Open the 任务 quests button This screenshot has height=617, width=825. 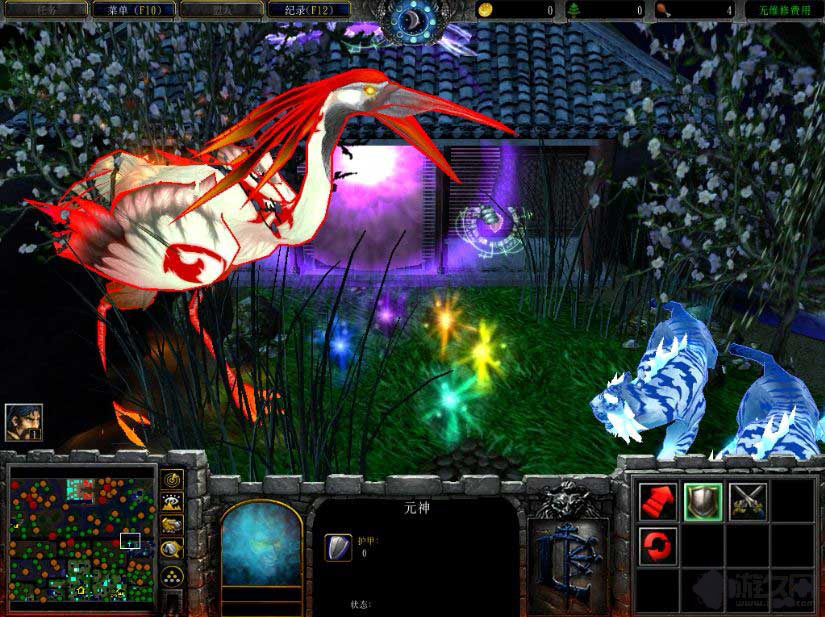click(44, 10)
